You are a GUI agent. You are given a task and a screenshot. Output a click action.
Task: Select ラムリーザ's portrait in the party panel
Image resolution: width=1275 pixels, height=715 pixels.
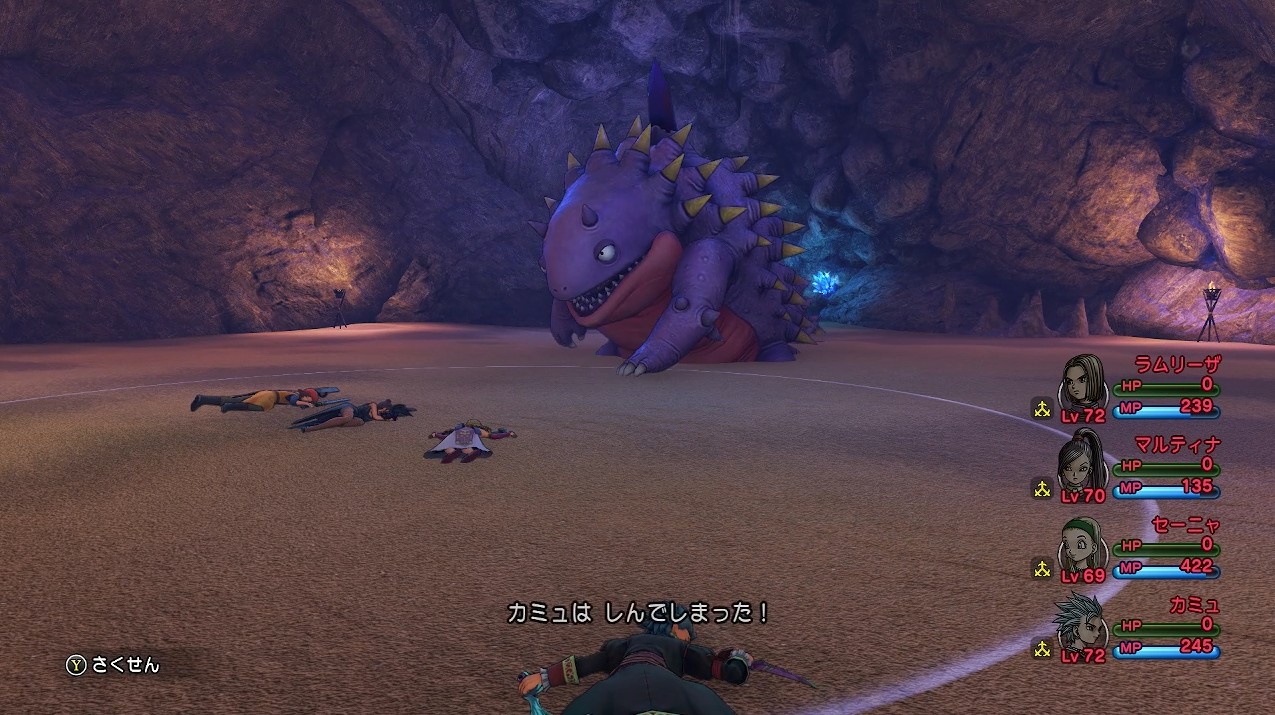click(1083, 382)
